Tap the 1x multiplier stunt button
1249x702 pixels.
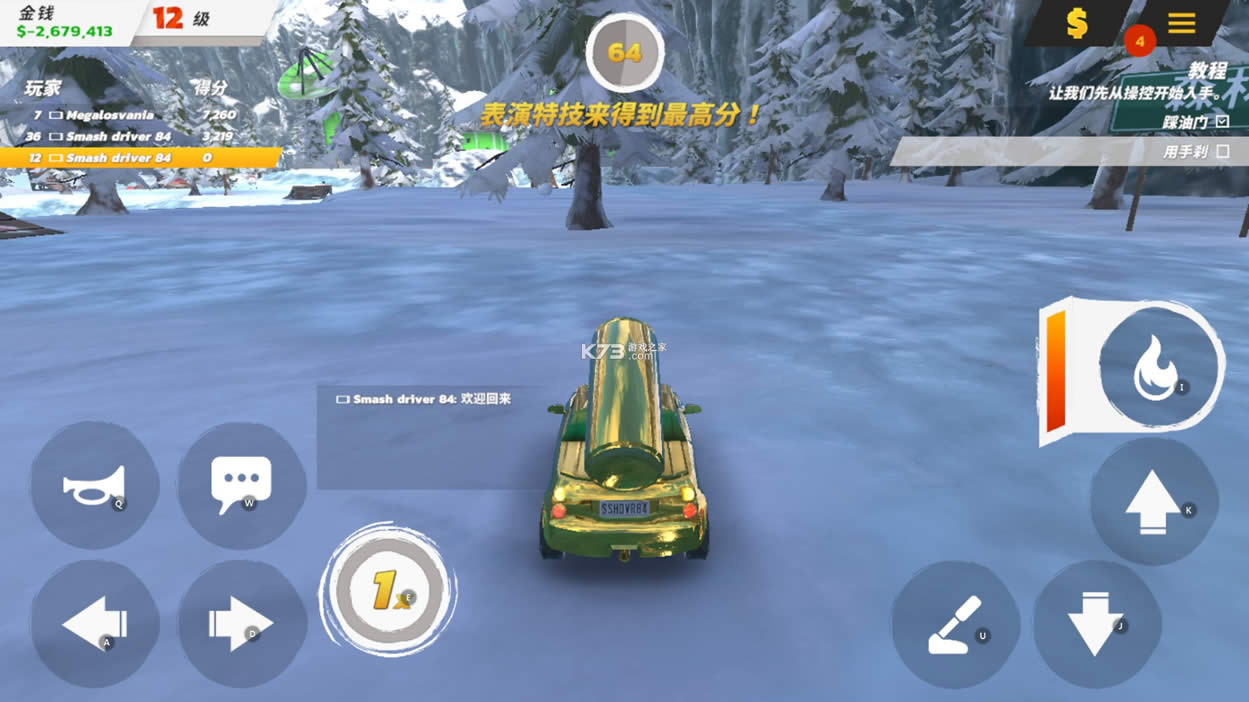388,590
